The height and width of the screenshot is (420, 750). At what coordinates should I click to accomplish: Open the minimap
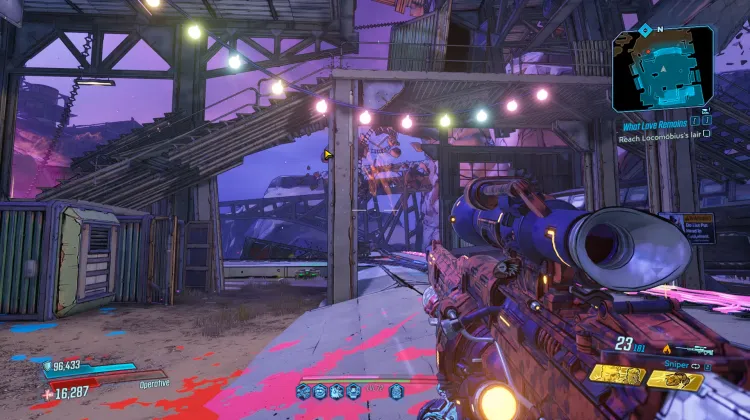click(663, 70)
